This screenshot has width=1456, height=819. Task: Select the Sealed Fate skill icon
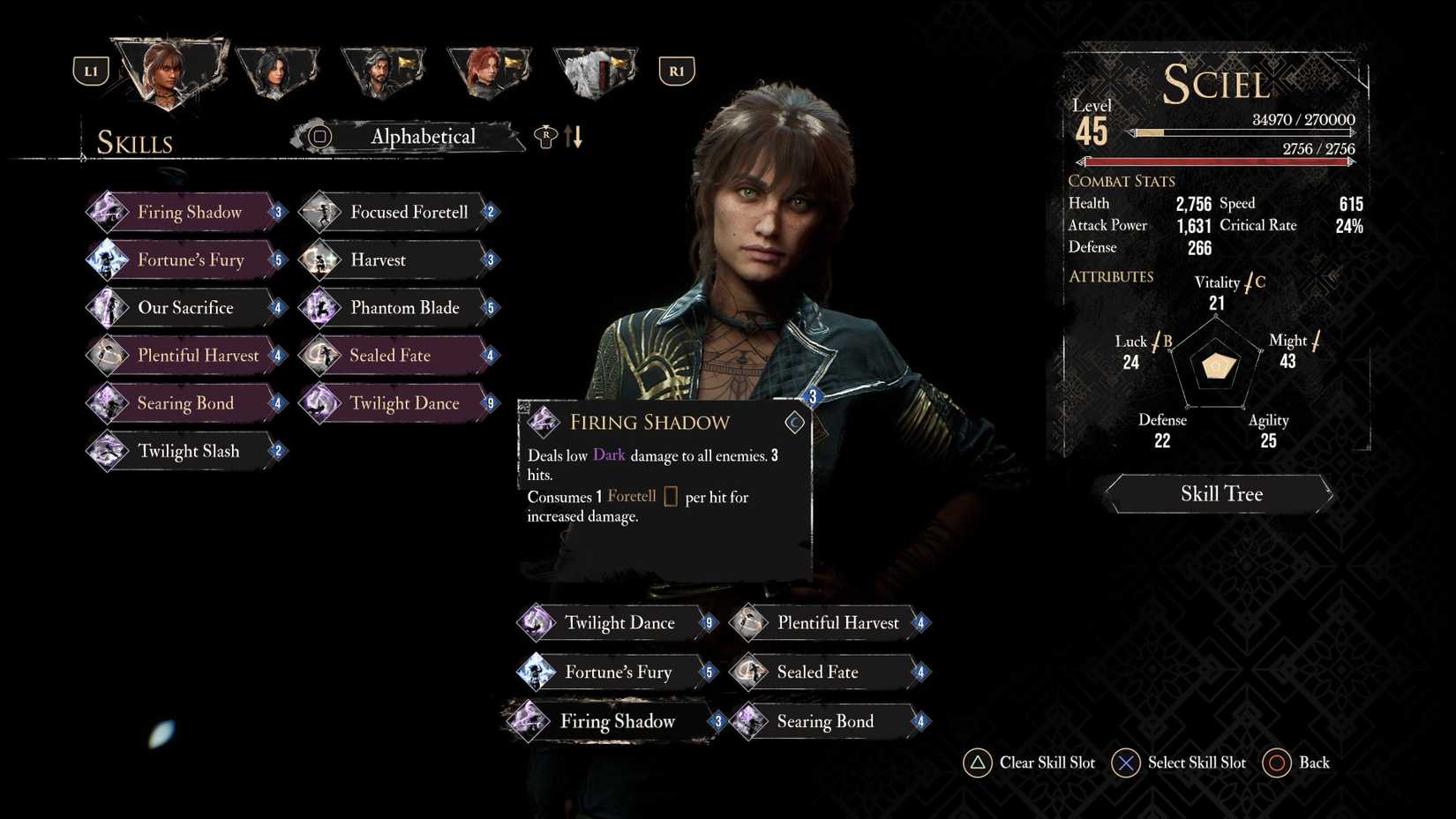pos(322,355)
